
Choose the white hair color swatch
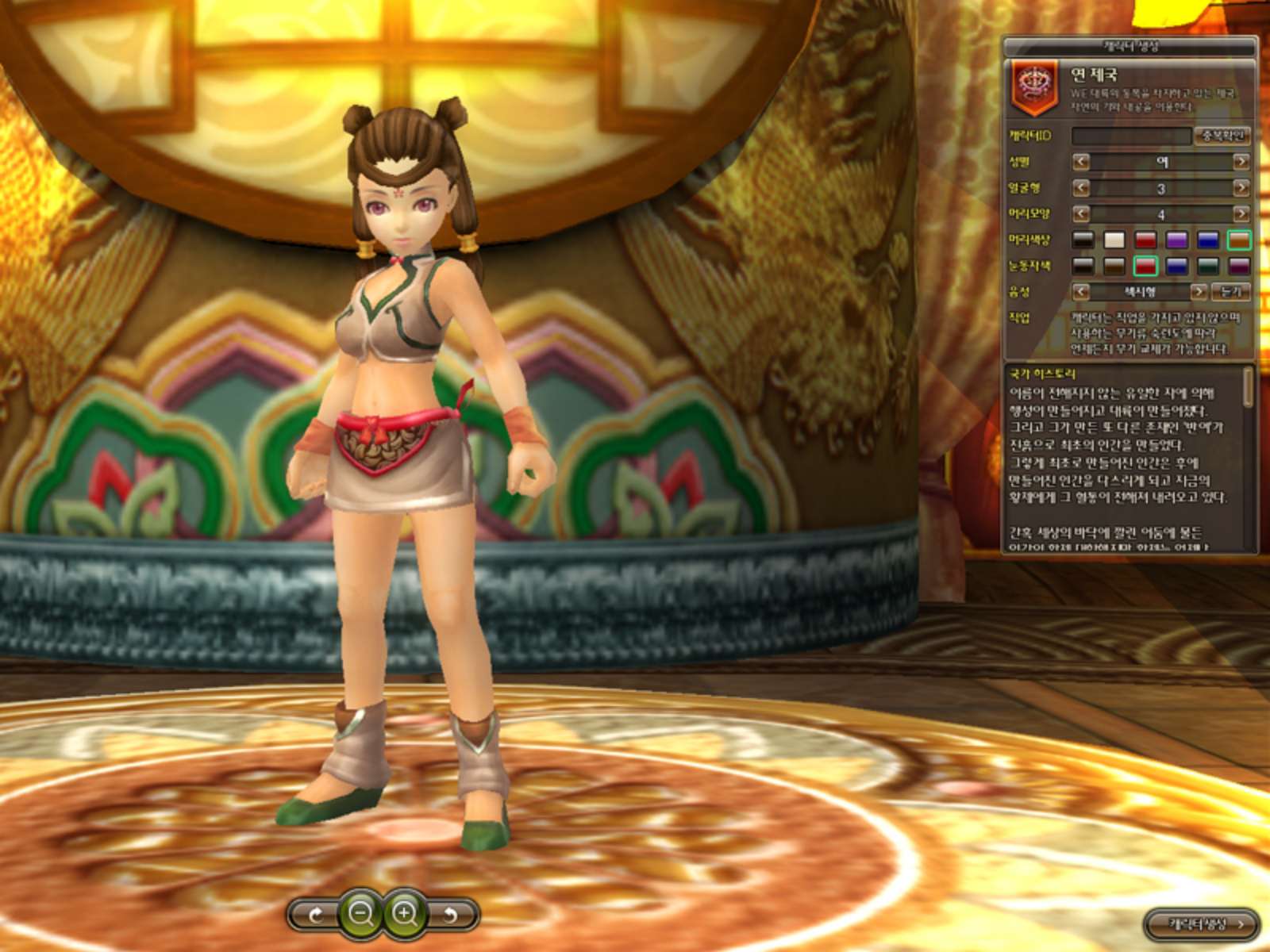[x=1114, y=240]
